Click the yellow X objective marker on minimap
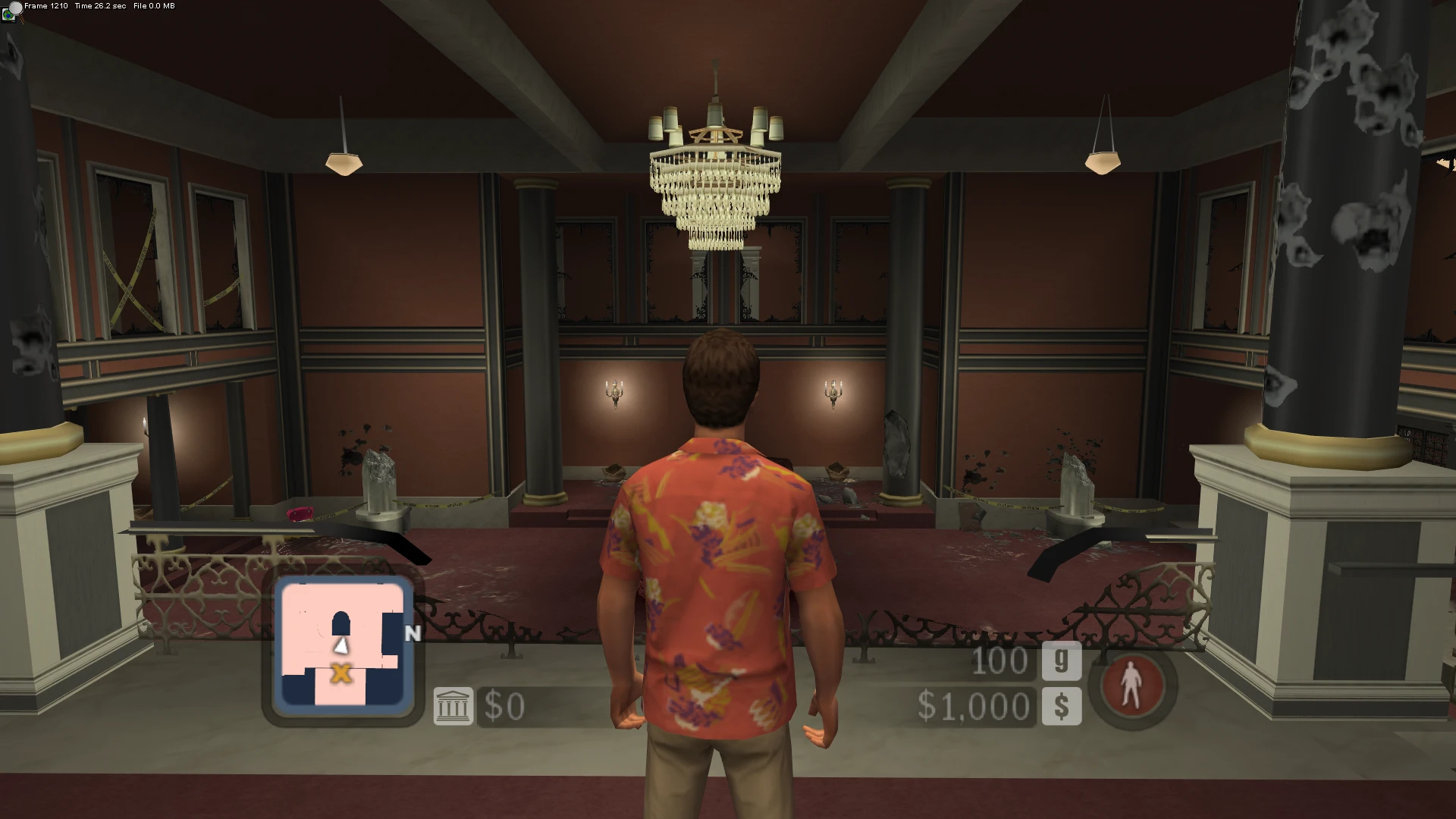This screenshot has height=819, width=1456. 343,673
